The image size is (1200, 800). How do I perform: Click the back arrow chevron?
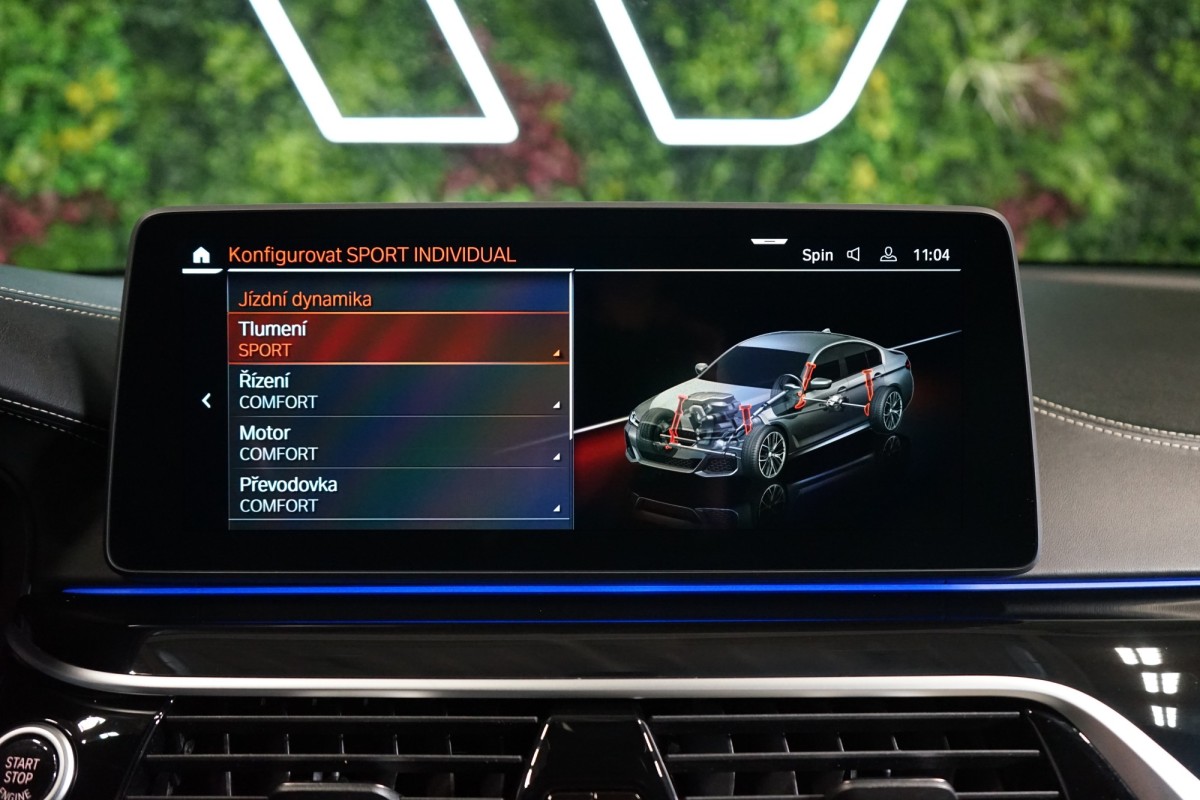coord(206,401)
